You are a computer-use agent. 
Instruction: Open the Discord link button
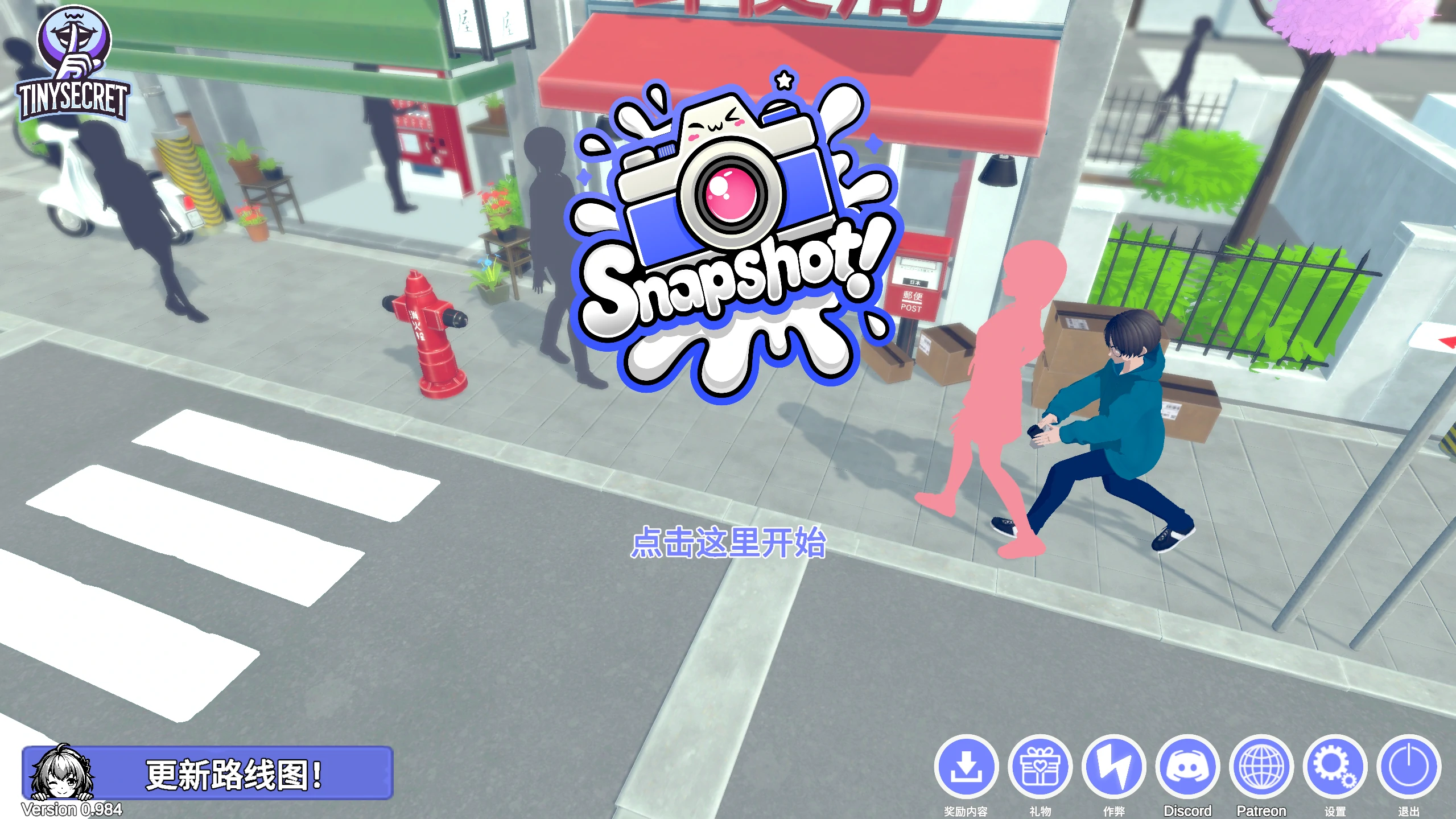click(1187, 767)
